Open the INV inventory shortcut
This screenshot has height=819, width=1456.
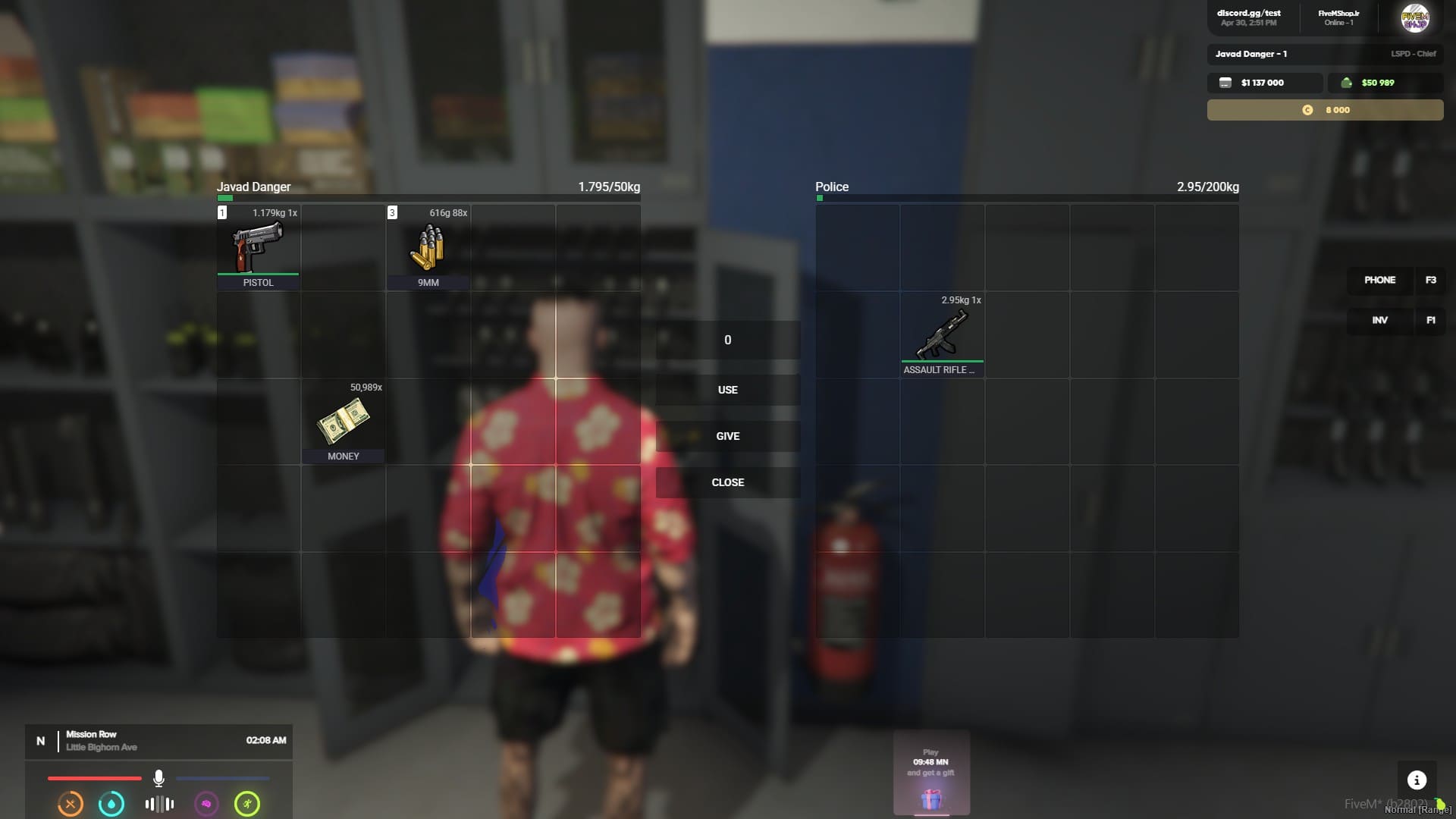pyautogui.click(x=1379, y=320)
